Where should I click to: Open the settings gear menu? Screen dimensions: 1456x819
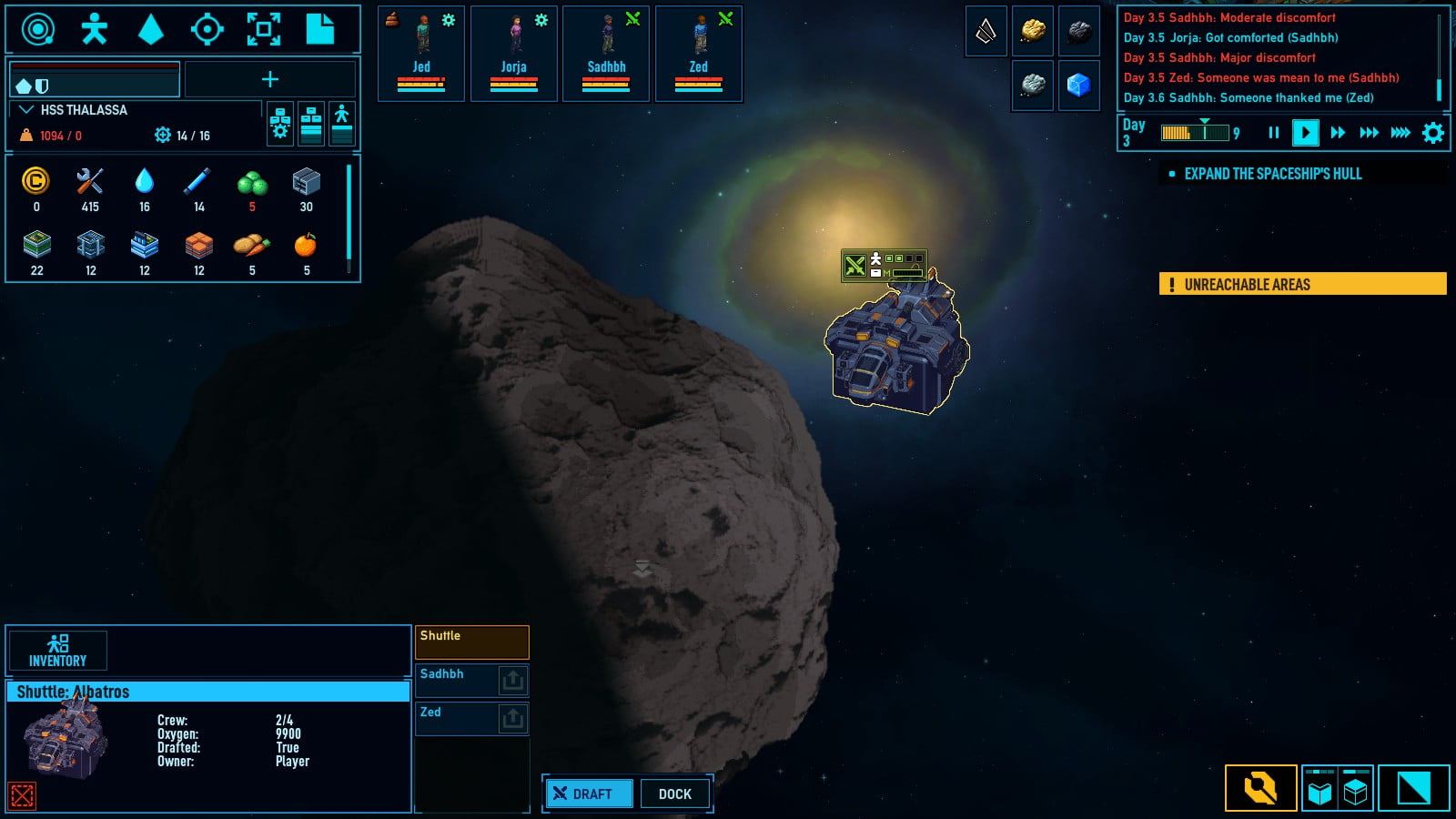1432,133
